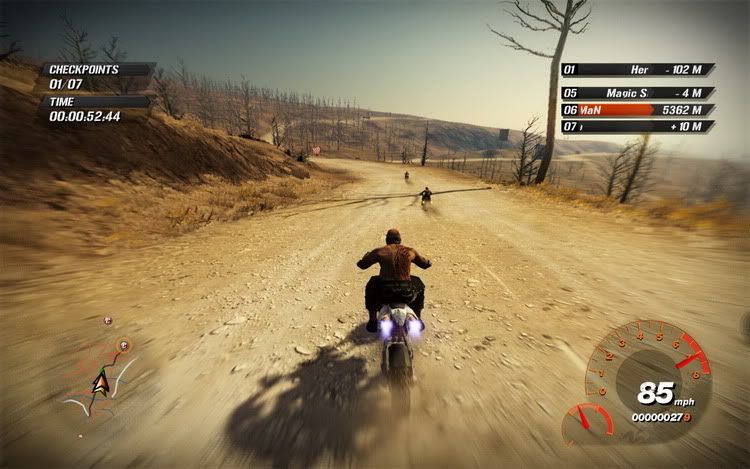The image size is (750, 469).
Task: Choose the highlighted orange MaN row
Action: tap(637, 110)
